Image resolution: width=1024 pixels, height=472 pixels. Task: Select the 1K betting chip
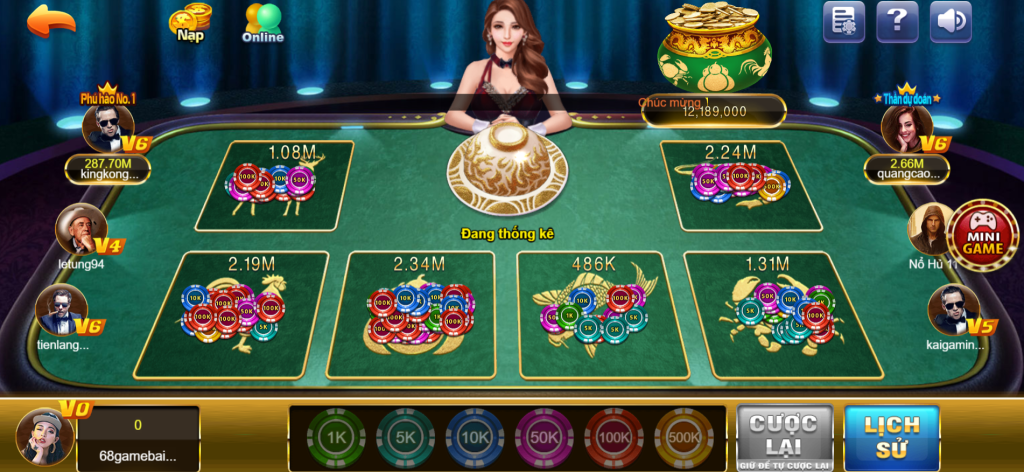pyautogui.click(x=338, y=439)
